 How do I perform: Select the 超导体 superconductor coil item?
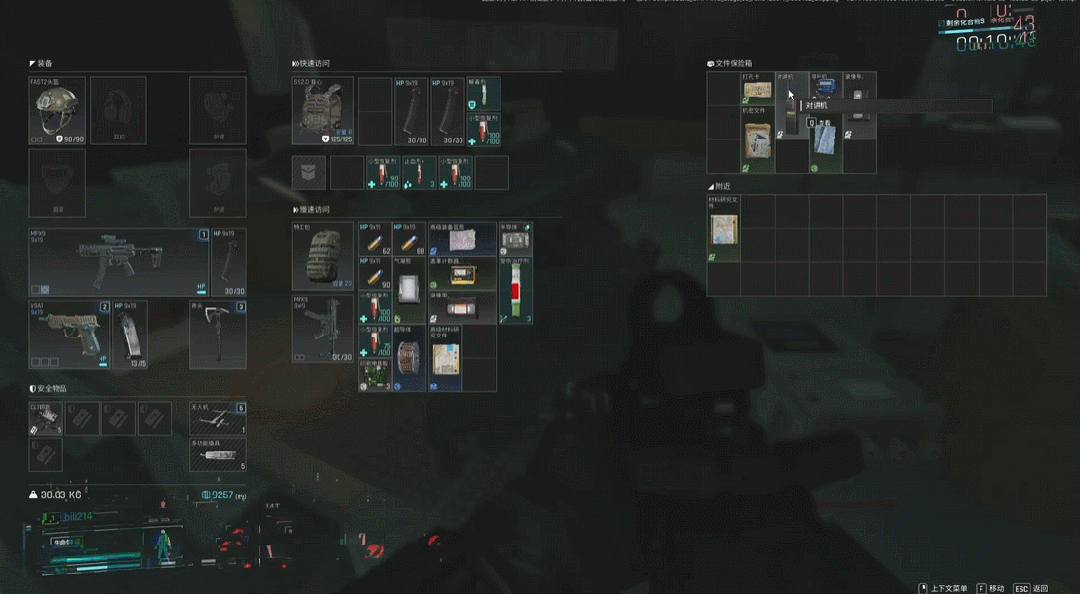pos(410,357)
